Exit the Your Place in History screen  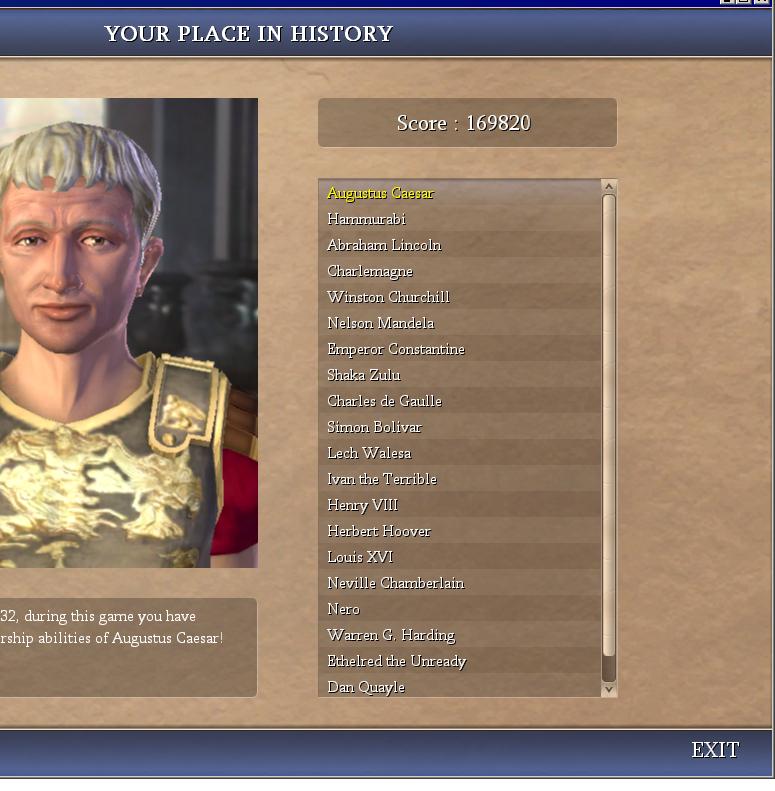(x=715, y=750)
